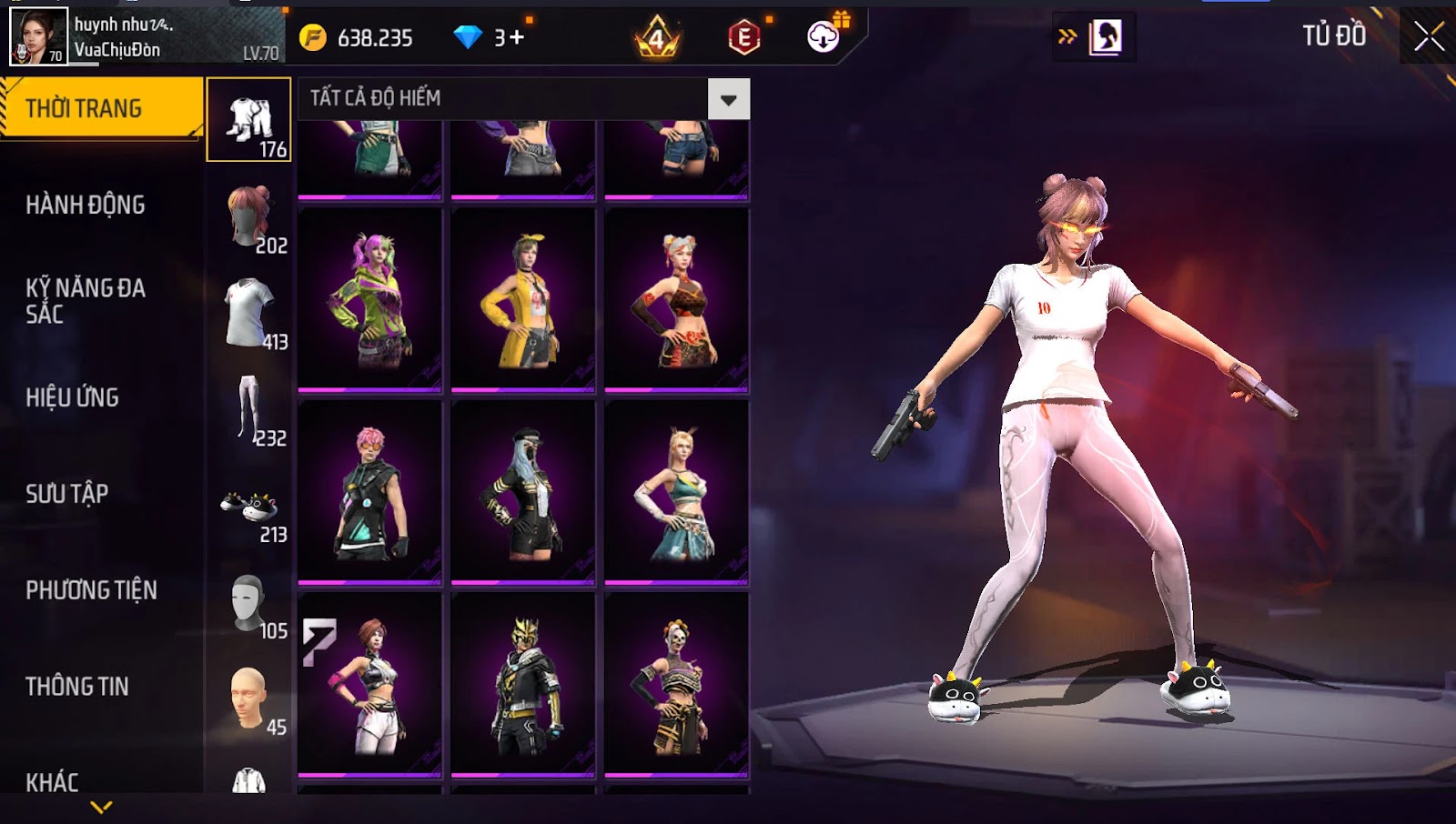Image resolution: width=1456 pixels, height=824 pixels.
Task: Open the mask subcategory showing 105
Action: 249,604
